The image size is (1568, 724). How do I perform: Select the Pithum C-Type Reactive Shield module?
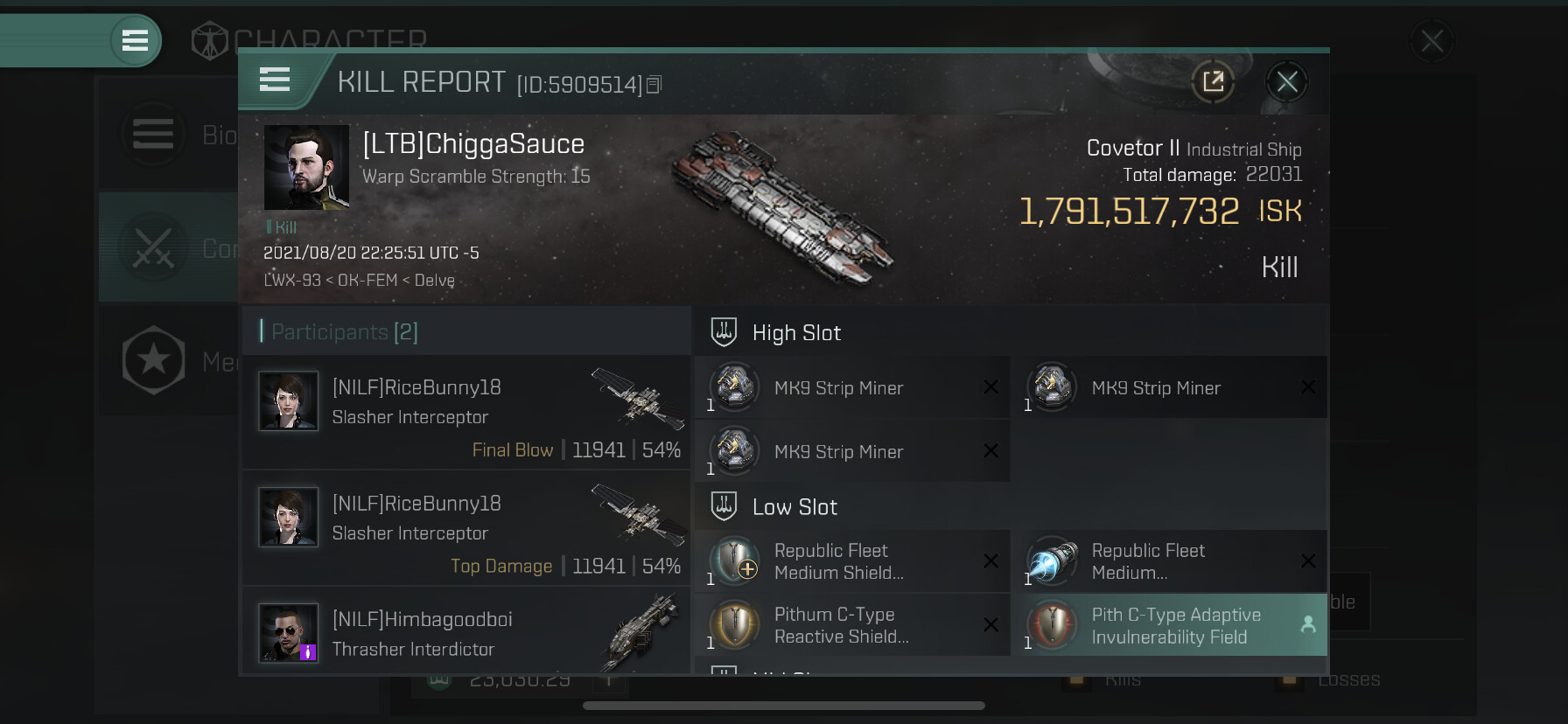pyautogui.click(x=851, y=625)
